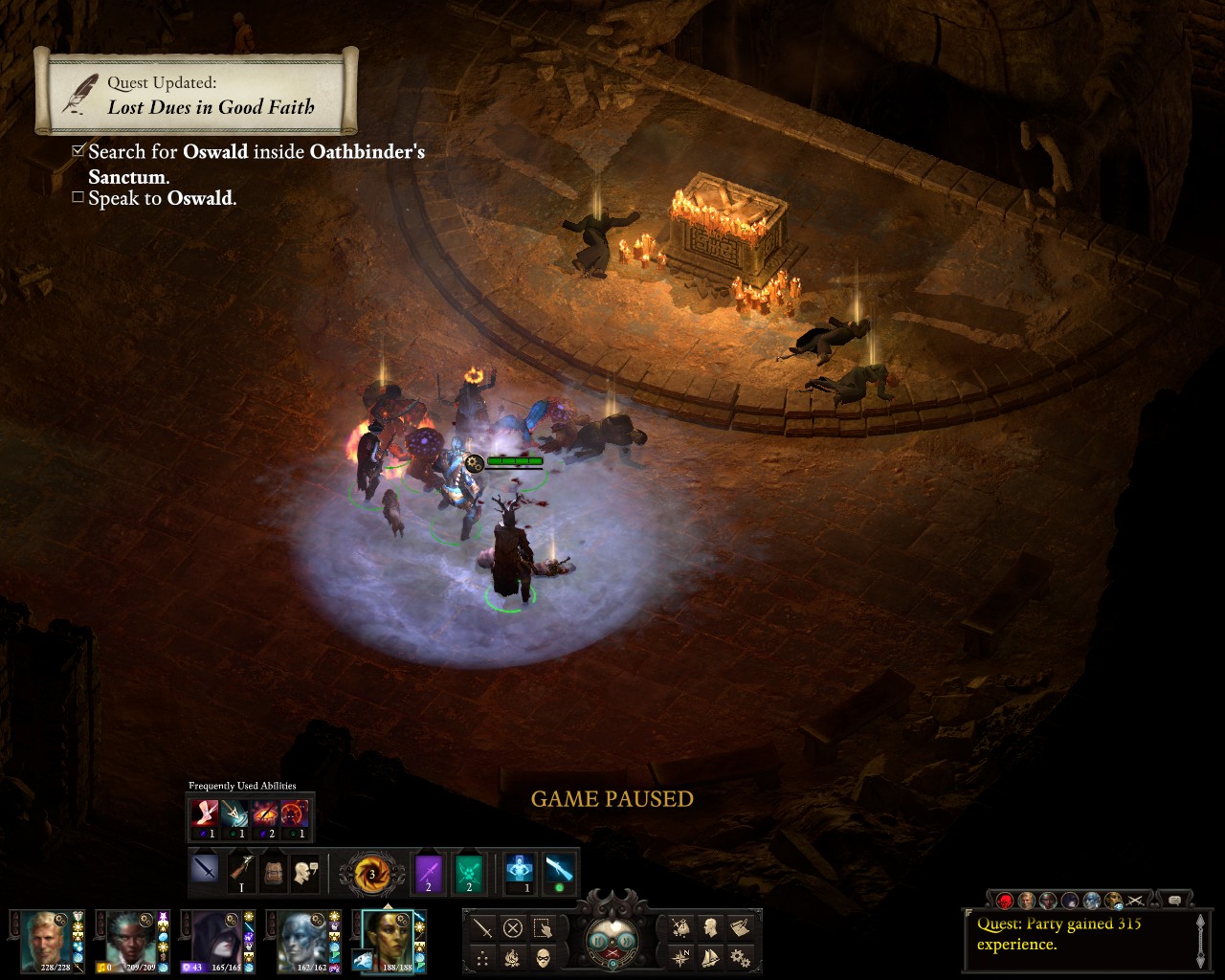Open game options with the gears icon

pyautogui.click(x=739, y=956)
